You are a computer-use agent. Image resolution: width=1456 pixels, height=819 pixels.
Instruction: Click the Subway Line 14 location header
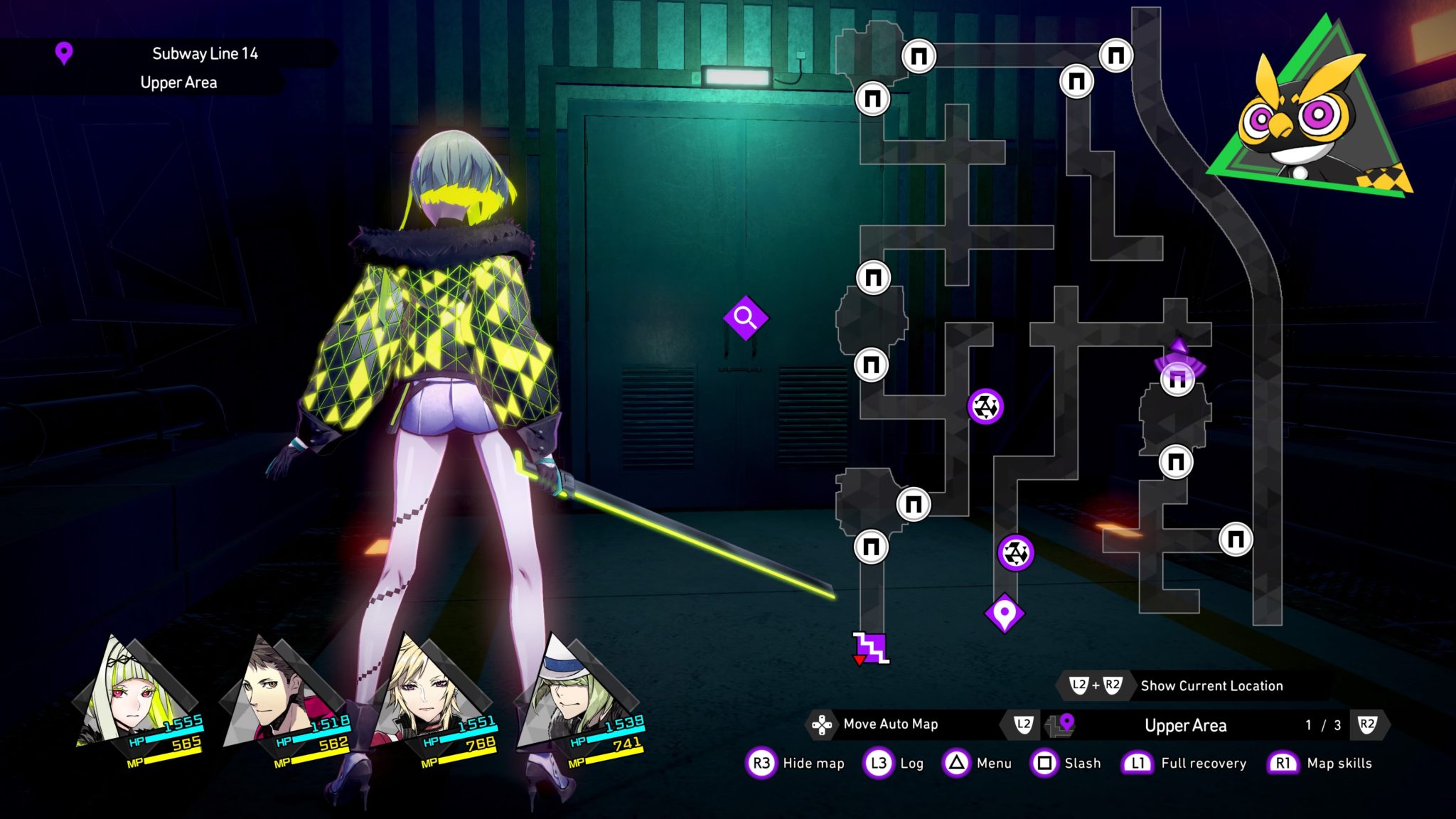pyautogui.click(x=205, y=54)
